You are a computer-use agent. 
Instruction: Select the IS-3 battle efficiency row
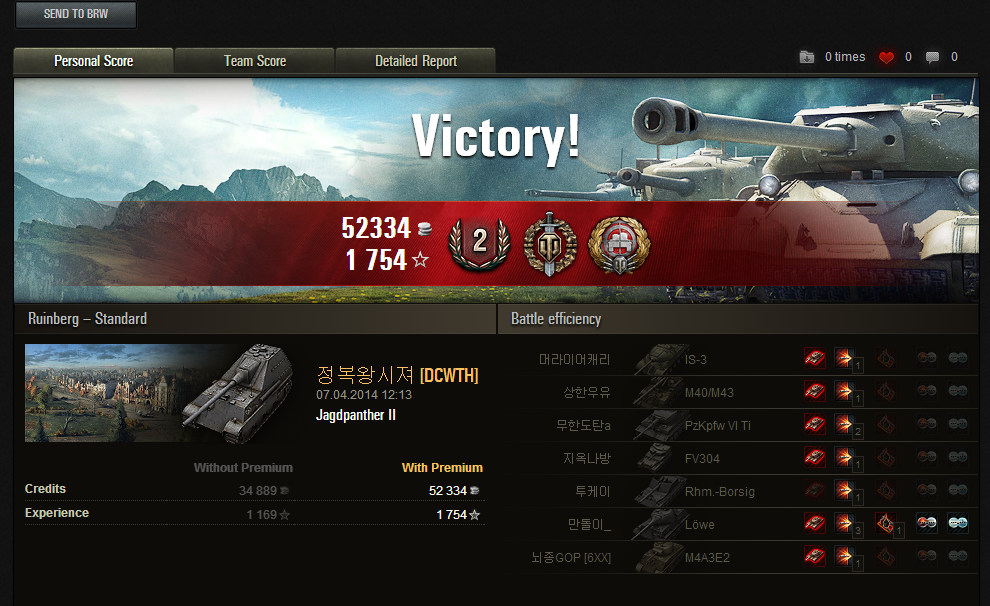tap(700, 359)
